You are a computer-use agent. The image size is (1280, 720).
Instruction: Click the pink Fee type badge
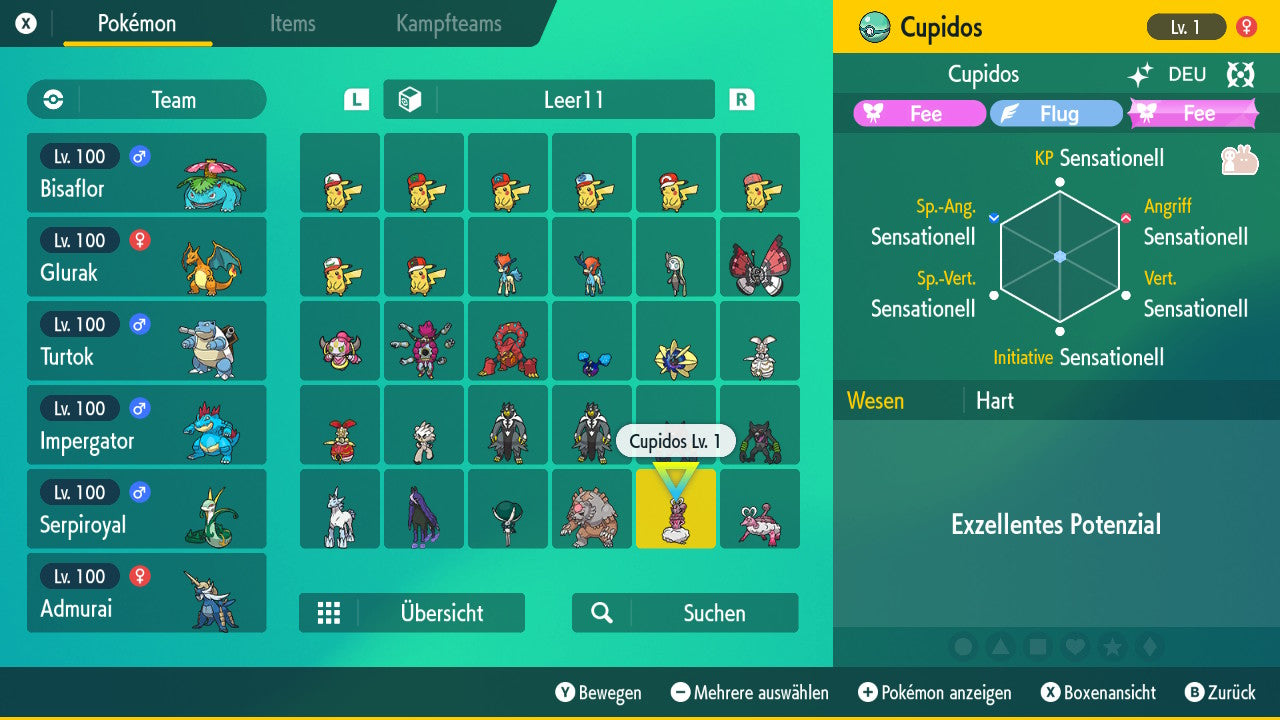pyautogui.click(x=919, y=113)
